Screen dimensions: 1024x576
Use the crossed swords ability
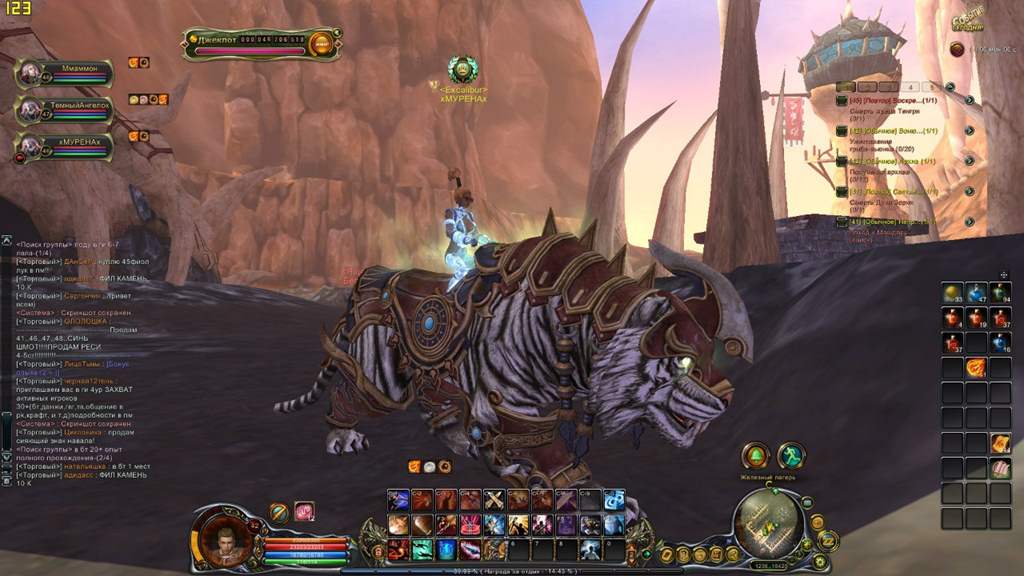coord(494,500)
